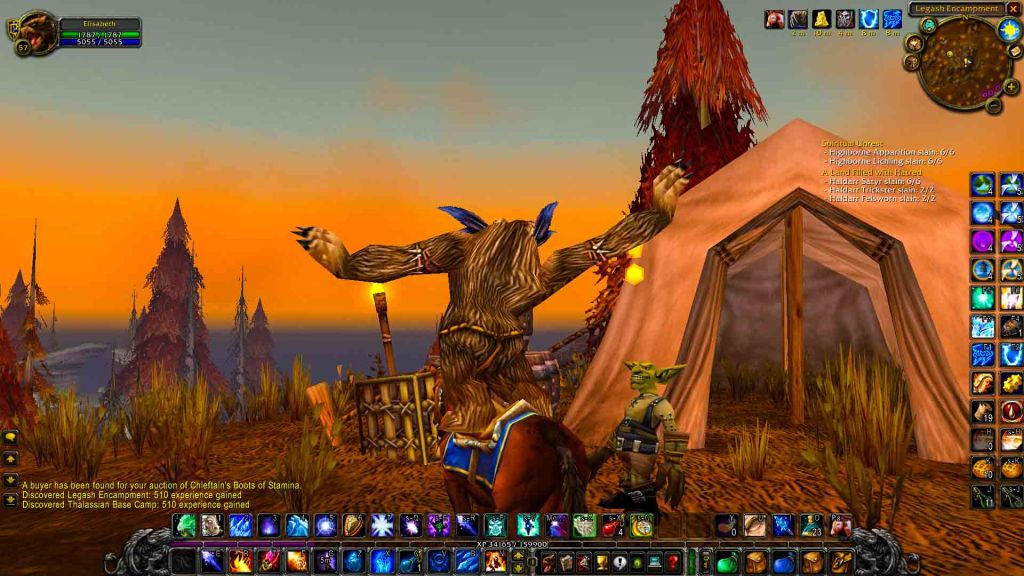Zoom in on the minimap

[1011, 87]
